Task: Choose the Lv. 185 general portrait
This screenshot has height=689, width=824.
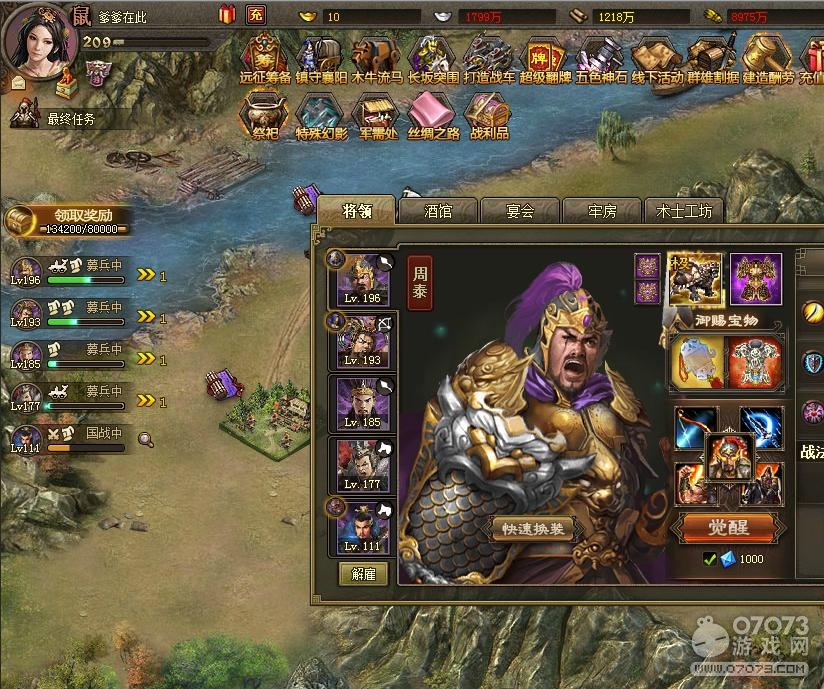Action: [x=363, y=403]
